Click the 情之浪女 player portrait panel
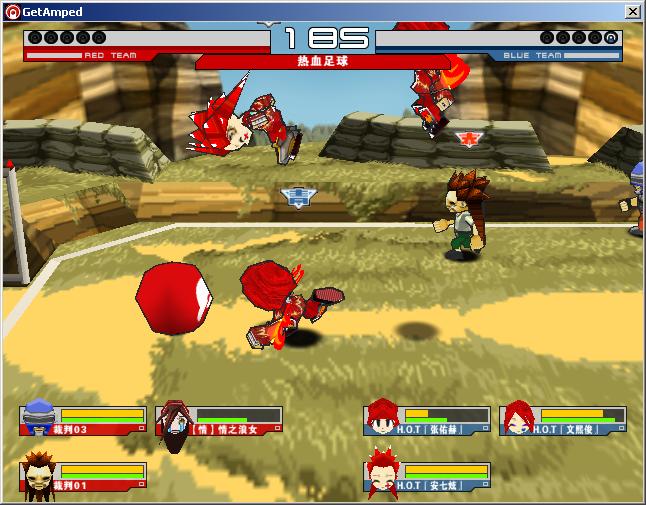Image resolution: width=646 pixels, height=505 pixels. click(x=219, y=420)
